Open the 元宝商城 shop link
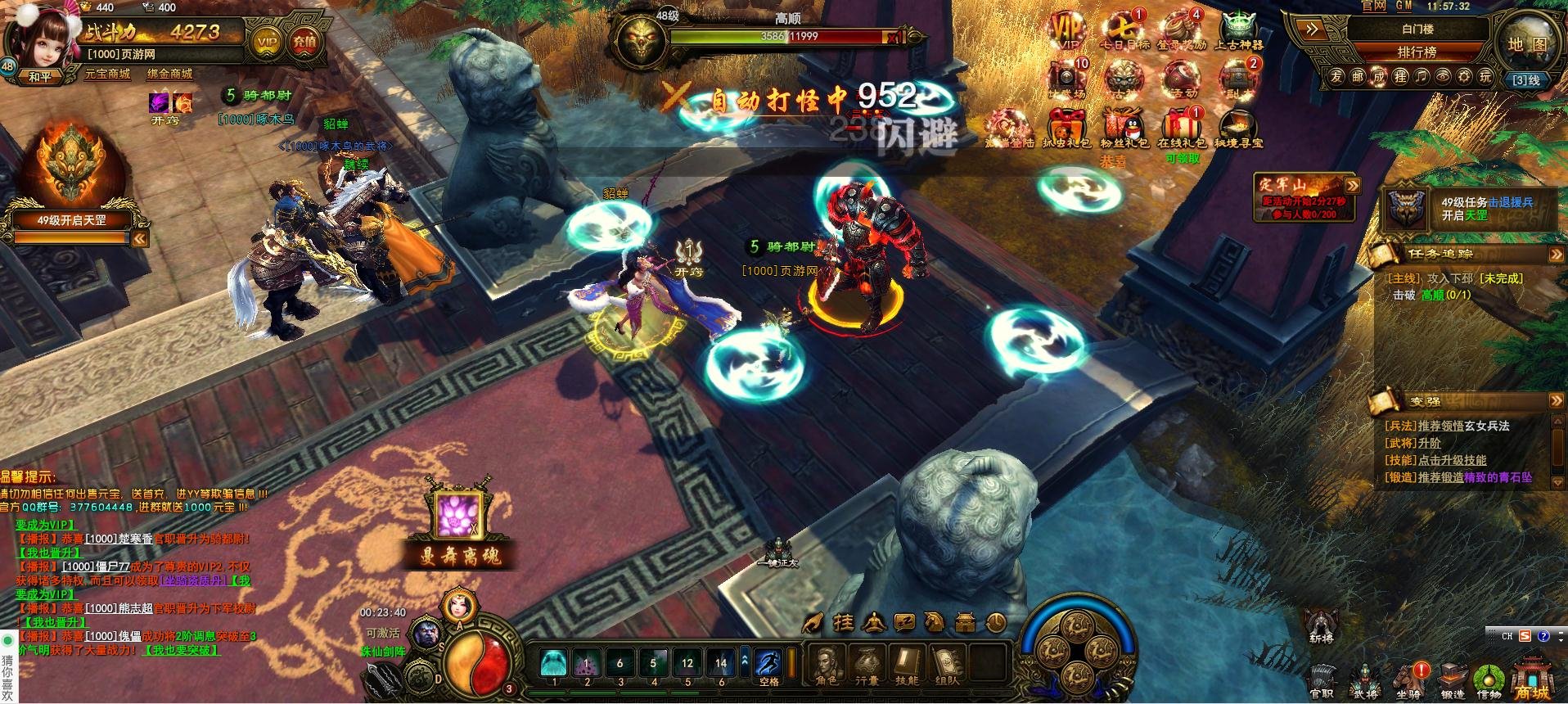 click(107, 74)
